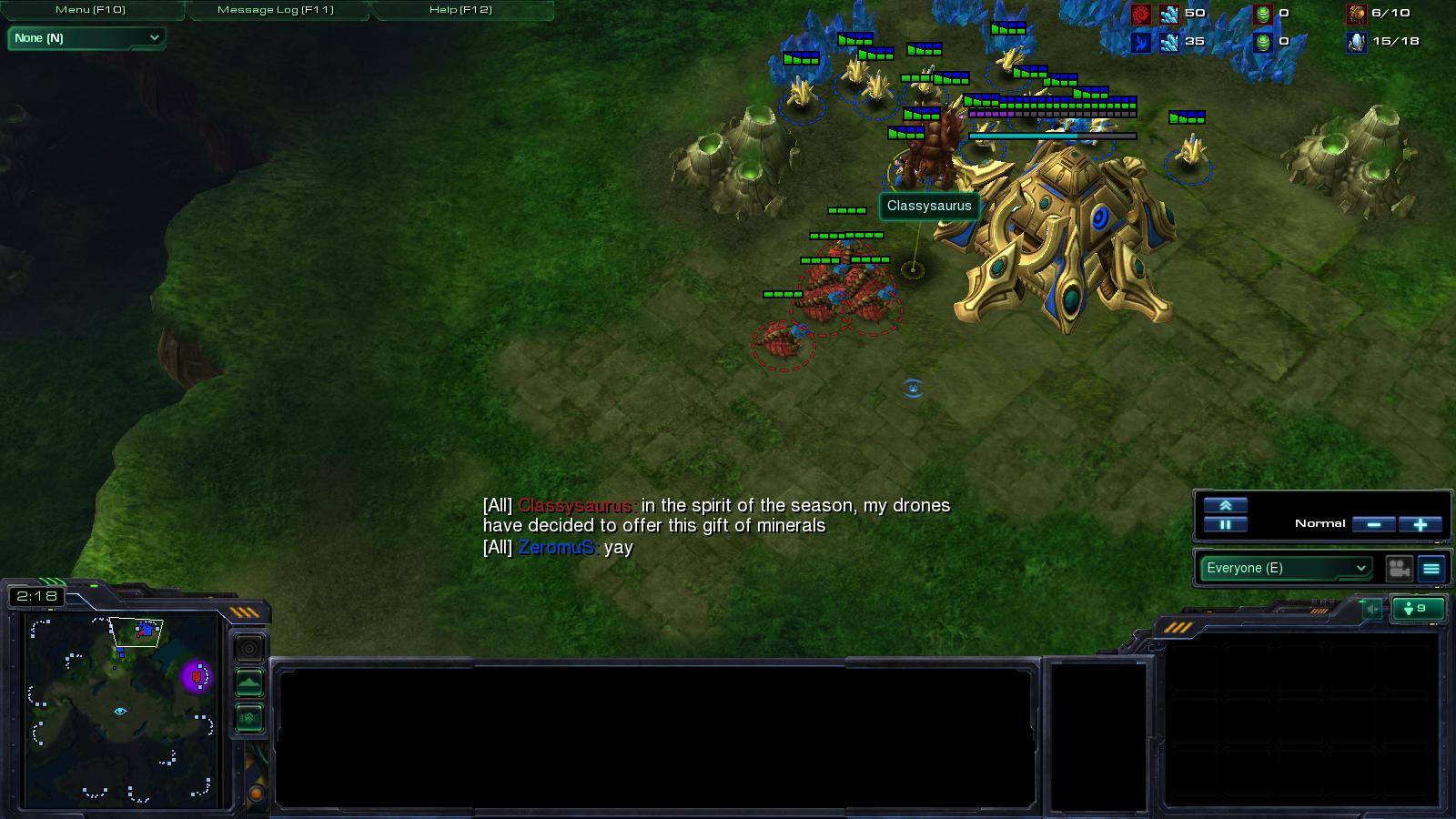Viewport: 1456px width, 819px height.
Task: Toggle the observer camera icon
Action: (x=1399, y=569)
